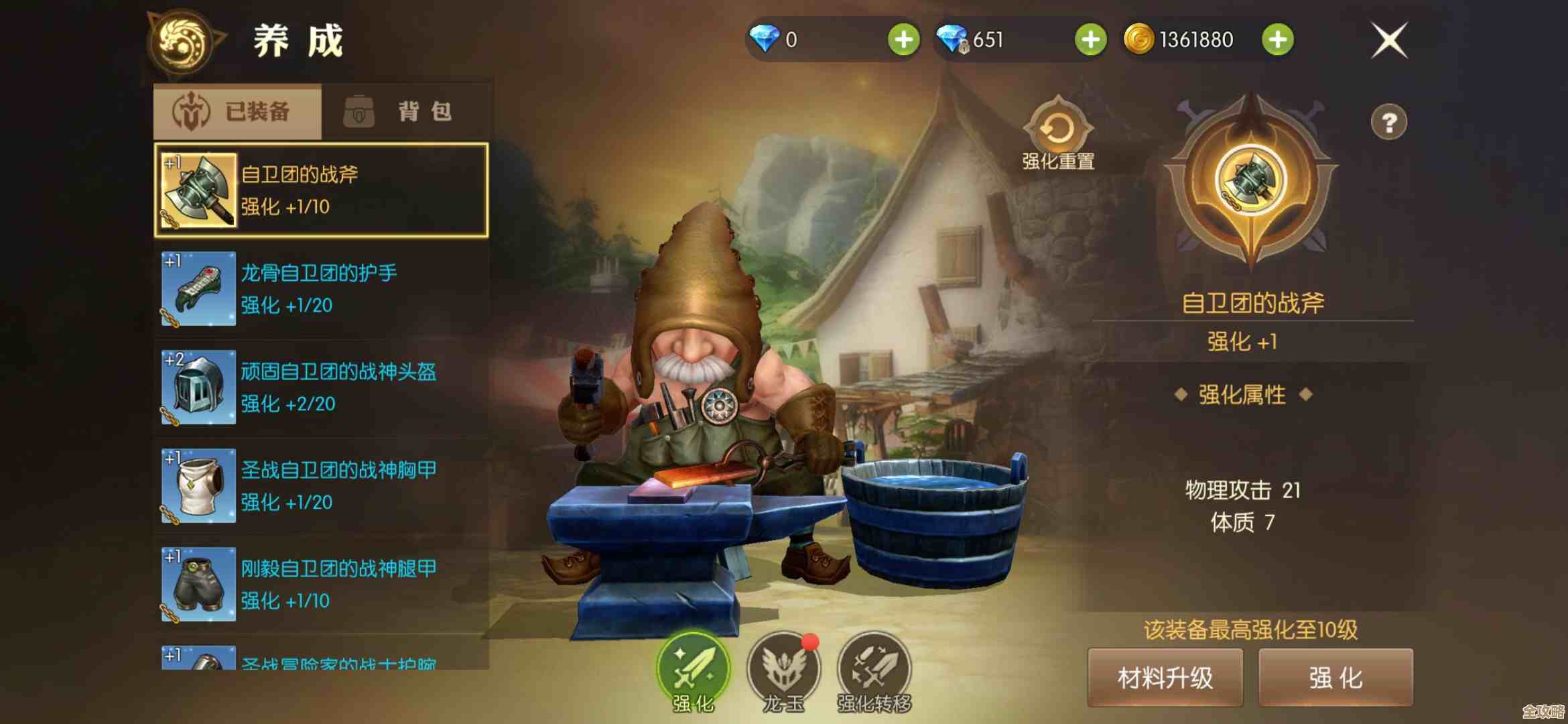Open the question mark help button
Viewport: 1568px width, 724px height.
coord(1388,123)
